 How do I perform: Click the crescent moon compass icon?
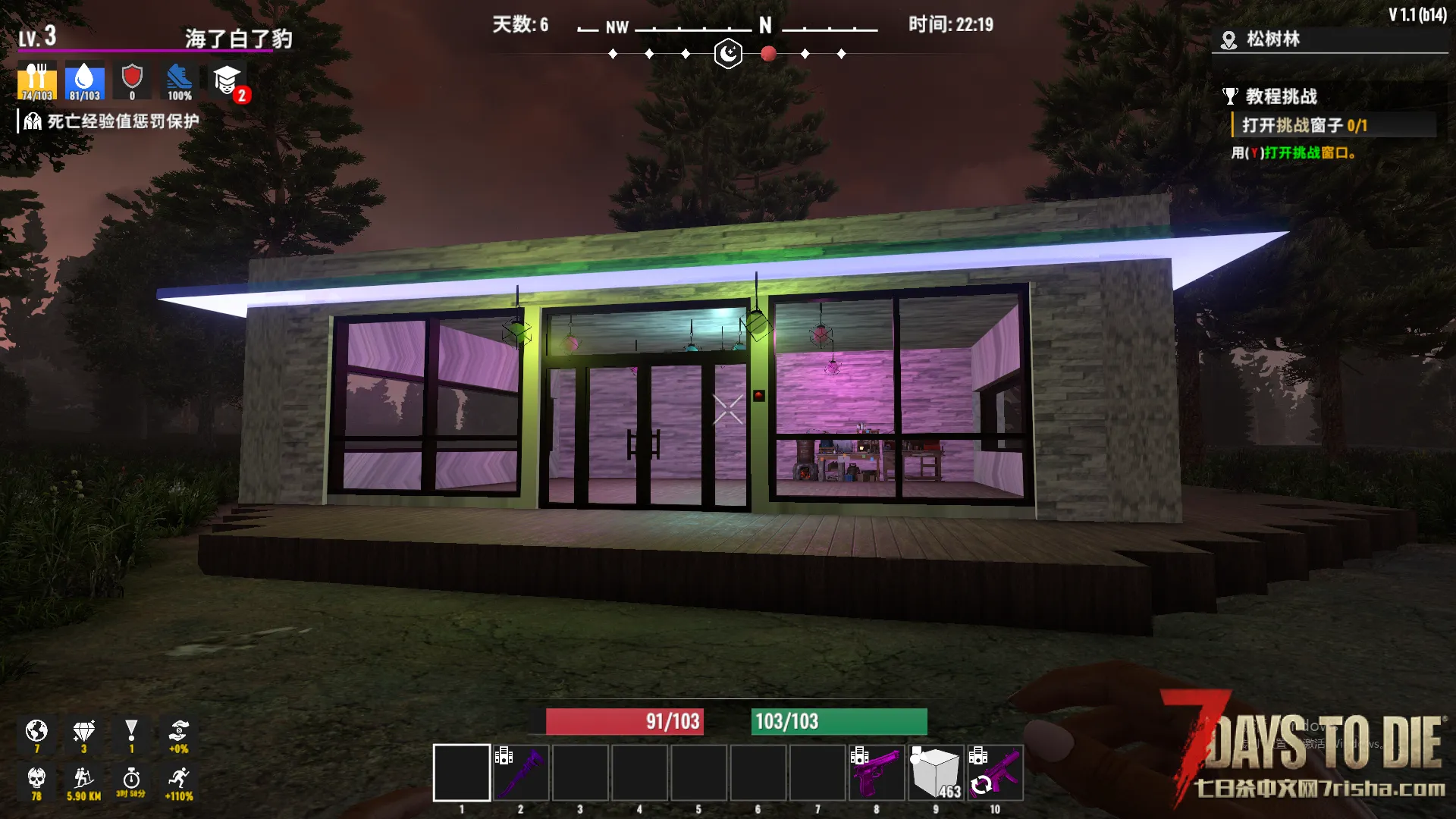point(728,54)
